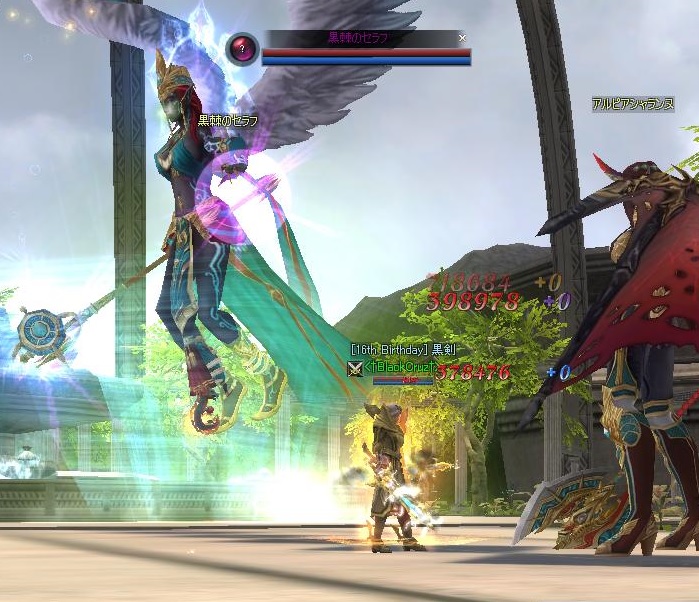
Task: Select the 黒棘のセラフ name on the target frame
Action: (358, 38)
